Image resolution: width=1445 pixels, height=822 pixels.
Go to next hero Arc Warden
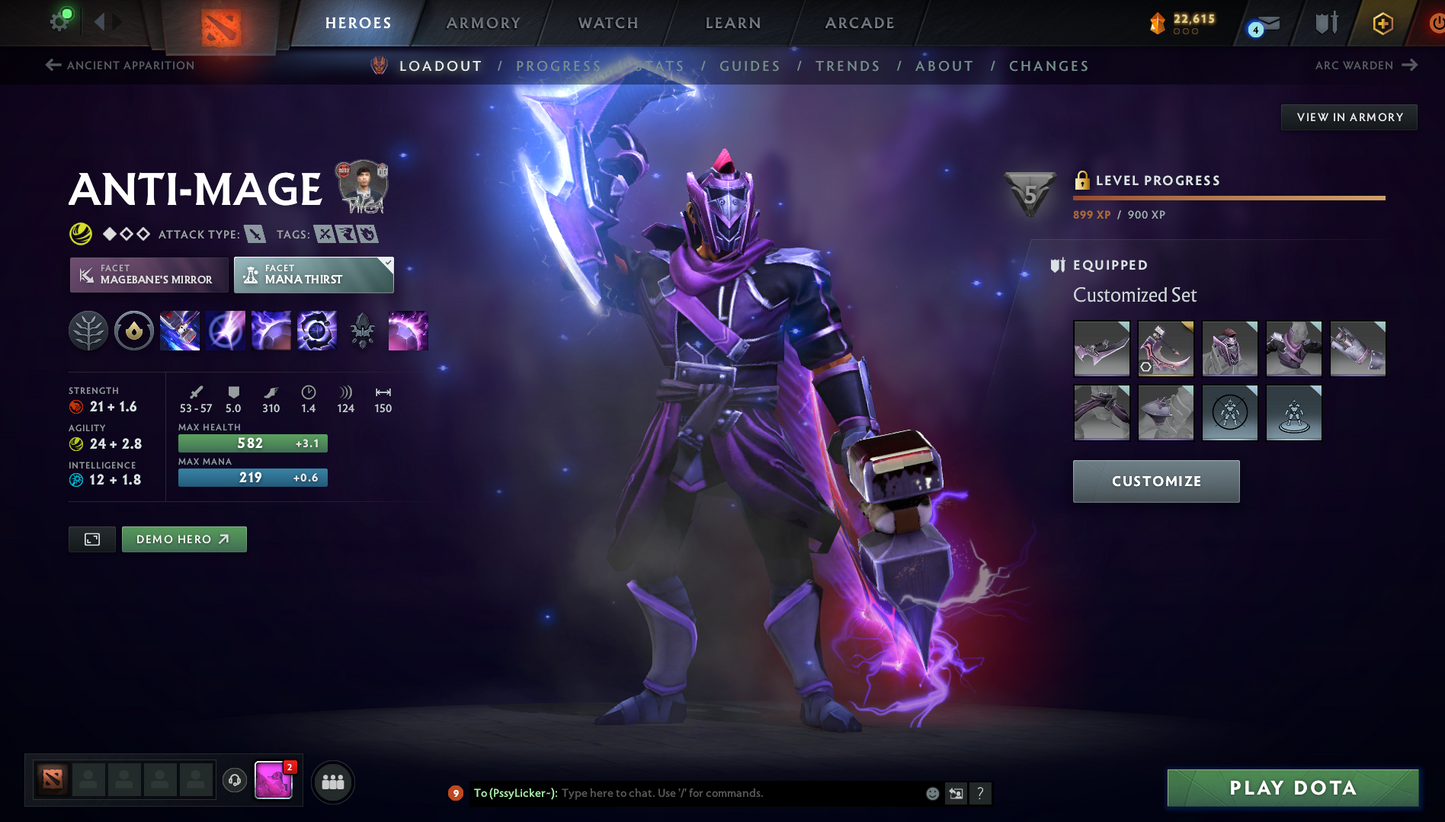[x=1366, y=66]
